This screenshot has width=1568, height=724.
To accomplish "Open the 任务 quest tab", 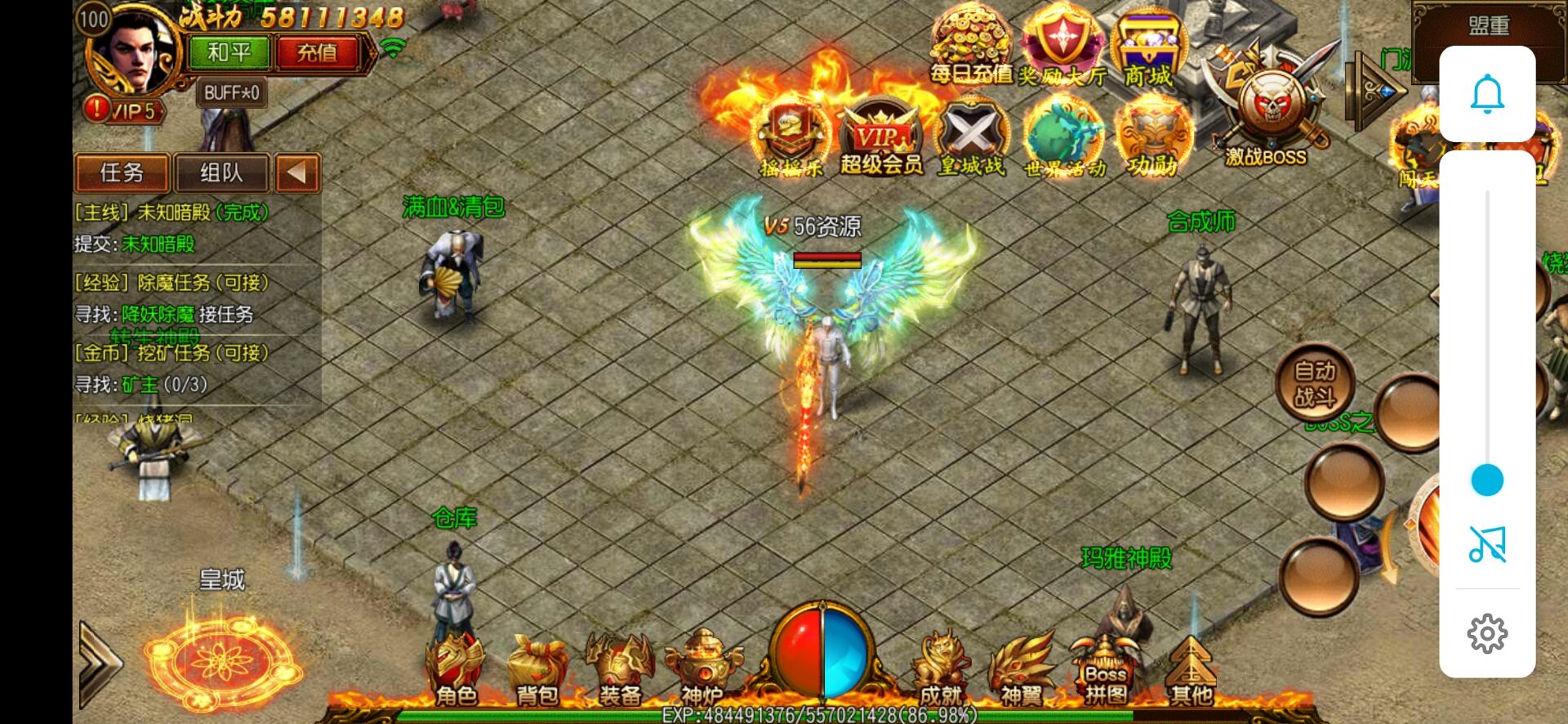I will 122,173.
